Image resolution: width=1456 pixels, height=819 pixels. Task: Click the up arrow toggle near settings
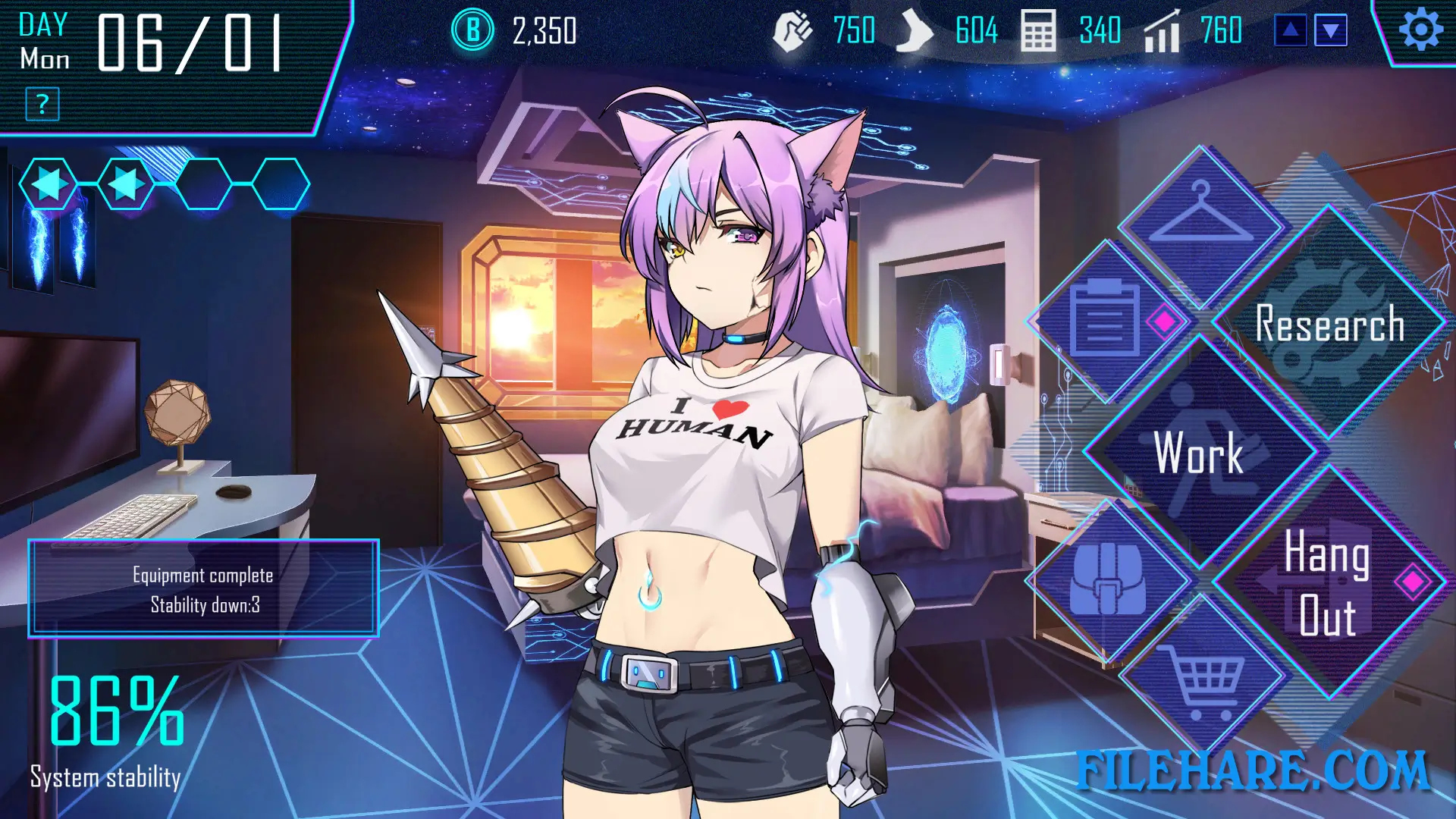[x=1290, y=30]
